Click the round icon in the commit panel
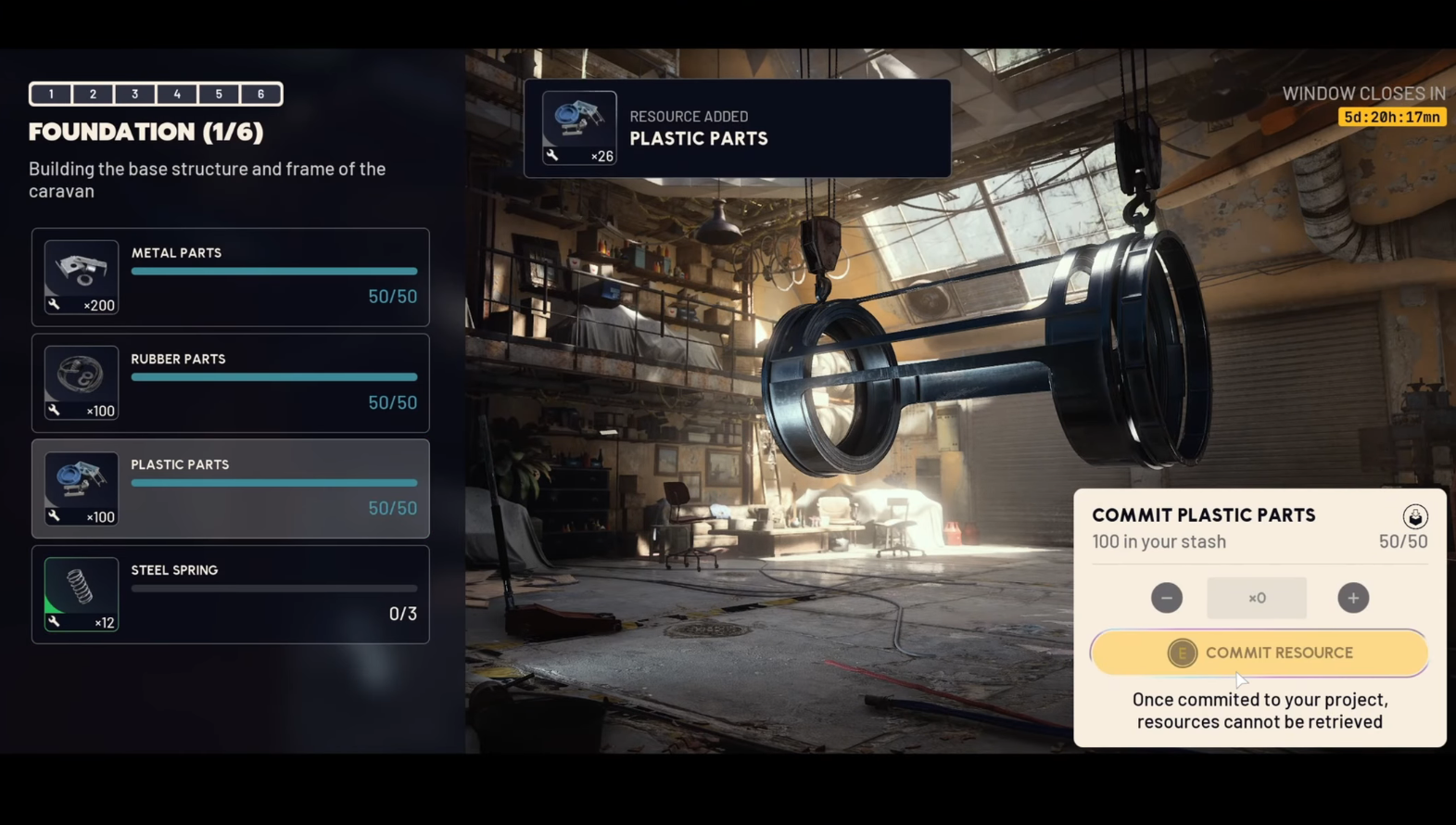Viewport: 1456px width, 825px height. 1414,516
